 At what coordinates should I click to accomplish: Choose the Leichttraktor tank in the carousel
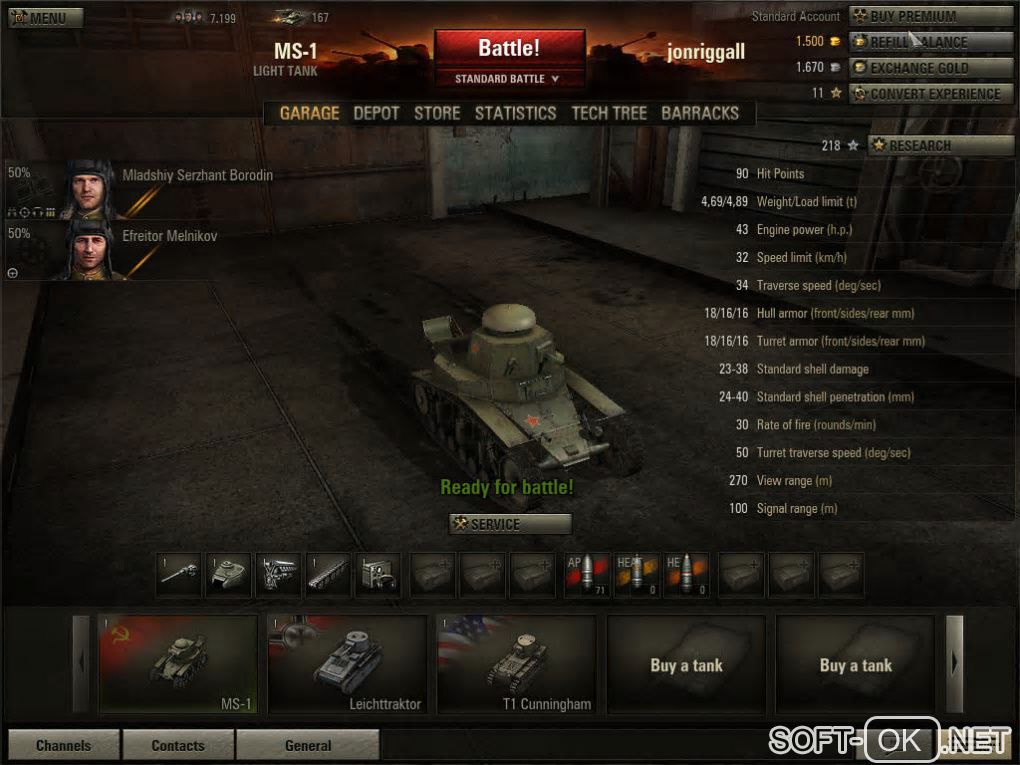(x=347, y=664)
